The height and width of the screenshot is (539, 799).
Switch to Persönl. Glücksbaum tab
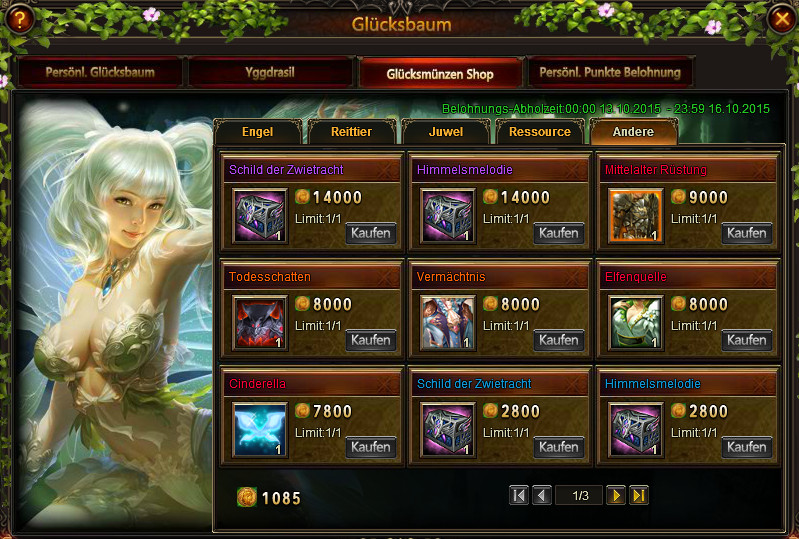tap(100, 73)
